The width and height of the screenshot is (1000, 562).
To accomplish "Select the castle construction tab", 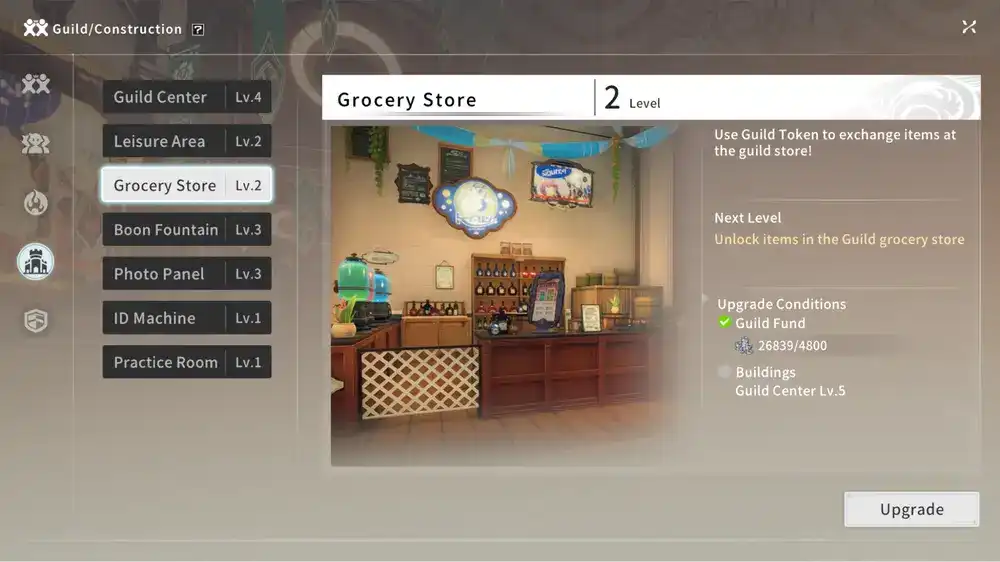I will point(36,262).
